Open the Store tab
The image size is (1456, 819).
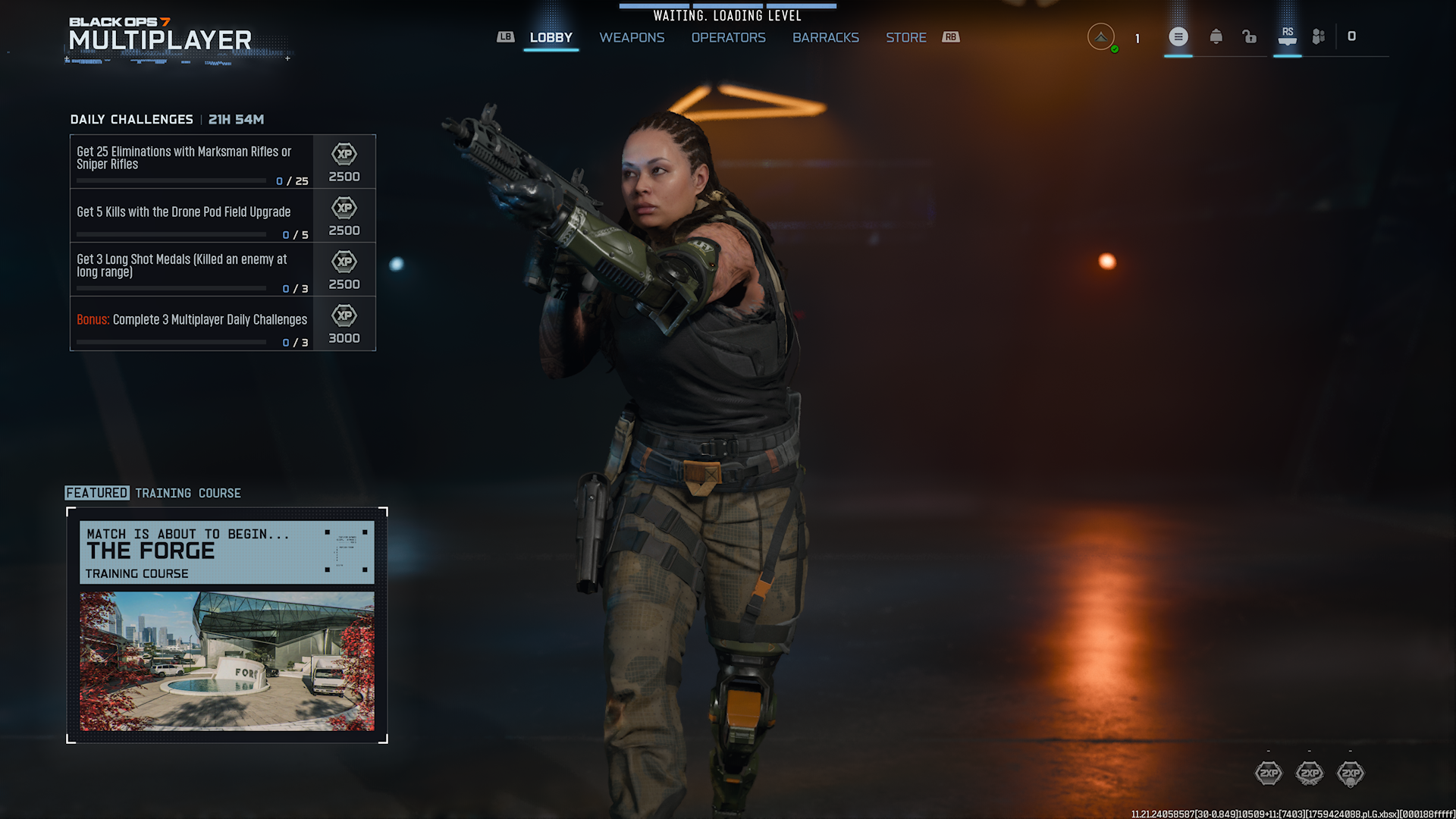click(905, 38)
